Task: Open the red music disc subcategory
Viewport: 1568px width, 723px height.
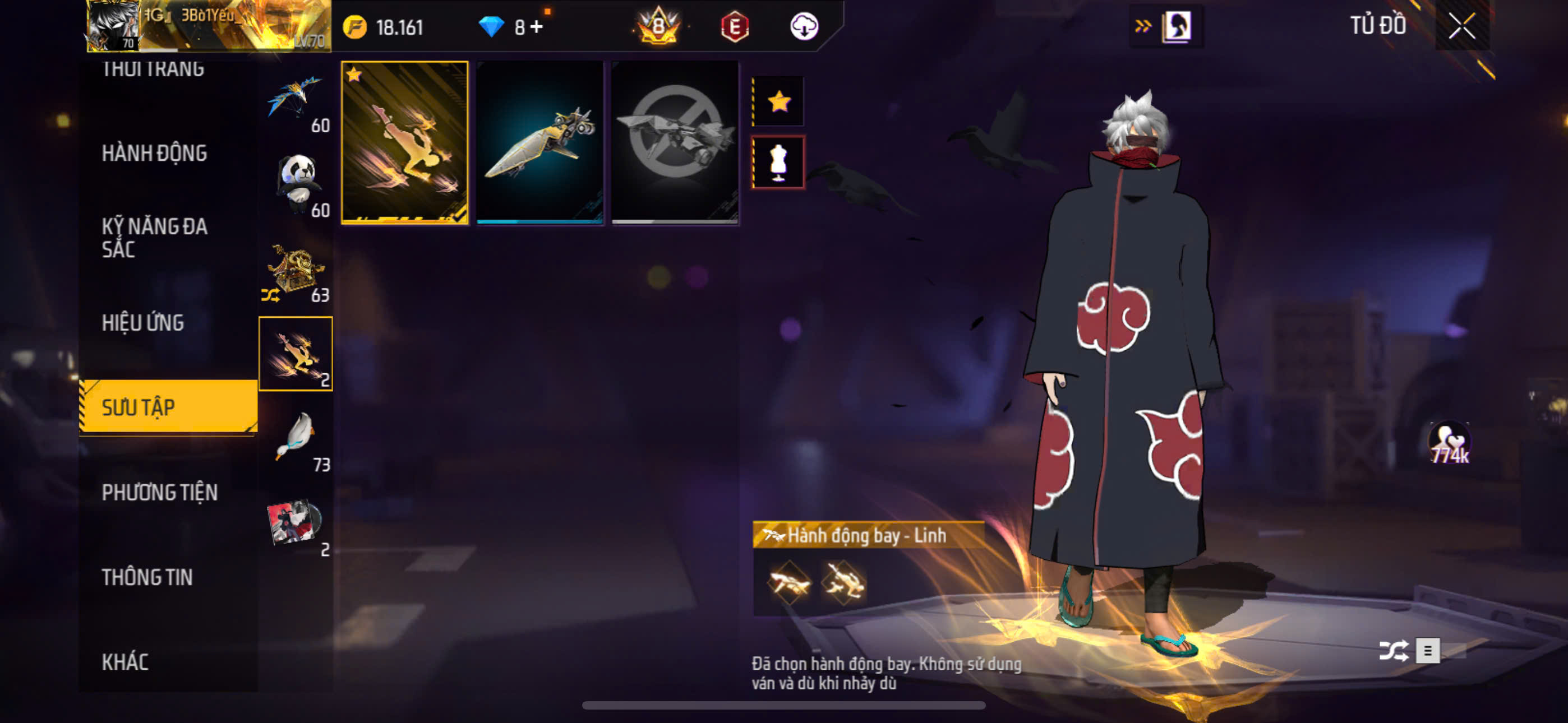Action: [x=295, y=523]
